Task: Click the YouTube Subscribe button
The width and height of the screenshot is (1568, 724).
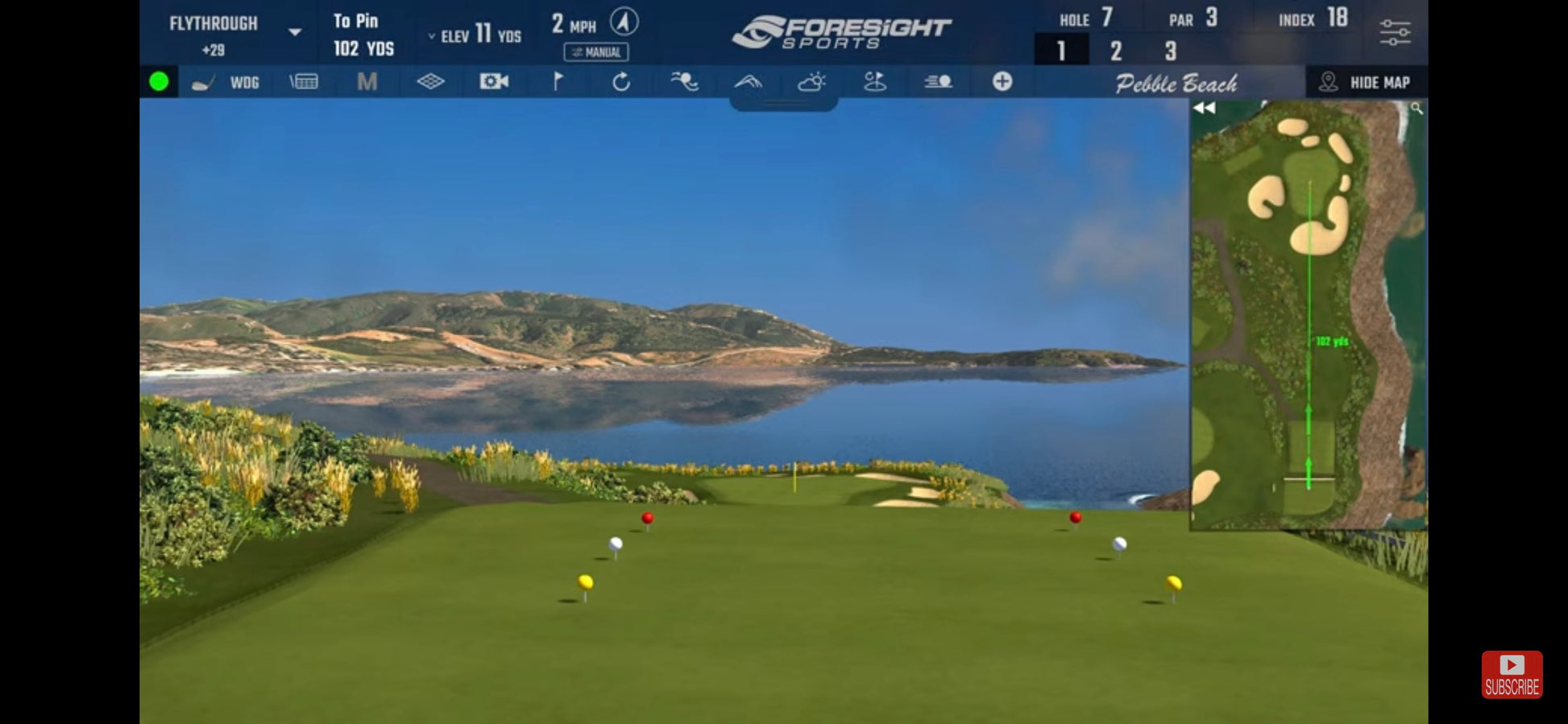Action: tap(1512, 674)
